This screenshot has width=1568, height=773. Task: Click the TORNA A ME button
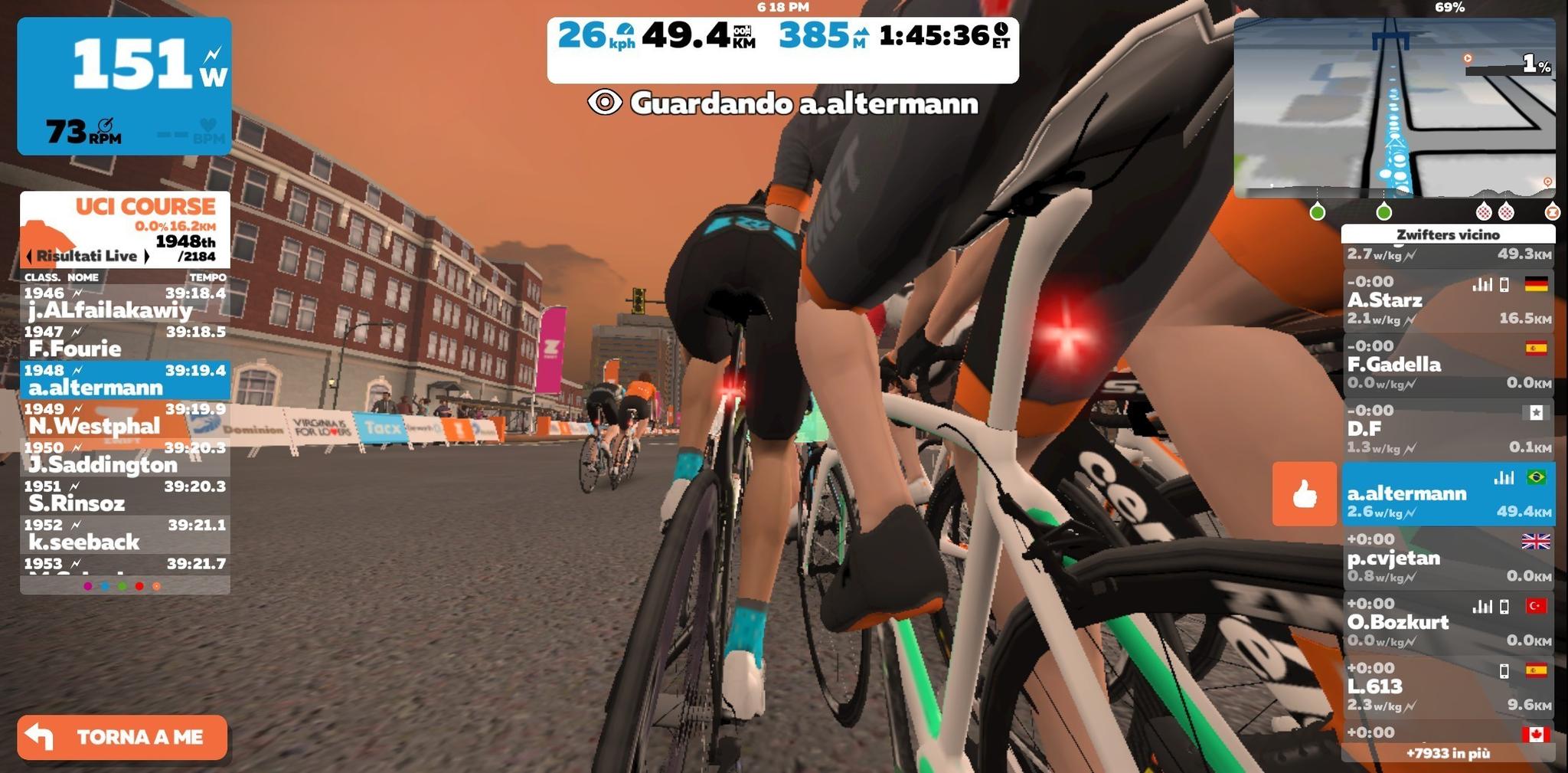tap(122, 737)
